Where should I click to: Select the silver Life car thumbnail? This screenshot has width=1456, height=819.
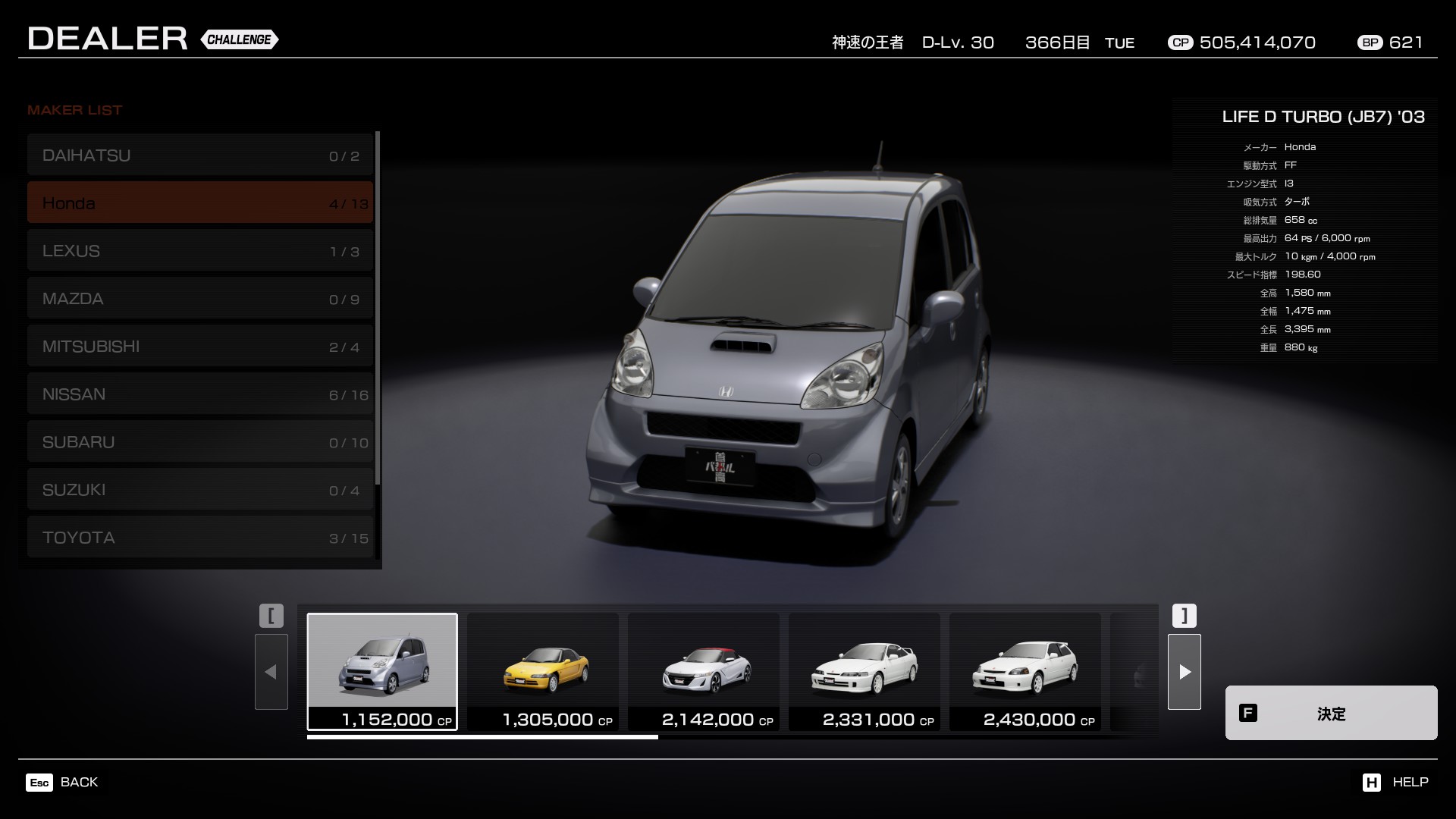click(x=382, y=671)
